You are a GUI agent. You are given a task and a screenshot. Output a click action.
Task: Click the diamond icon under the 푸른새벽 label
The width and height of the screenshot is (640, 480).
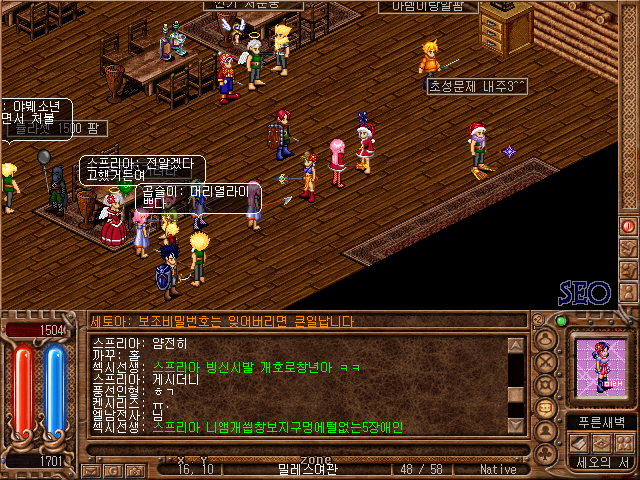601,443
